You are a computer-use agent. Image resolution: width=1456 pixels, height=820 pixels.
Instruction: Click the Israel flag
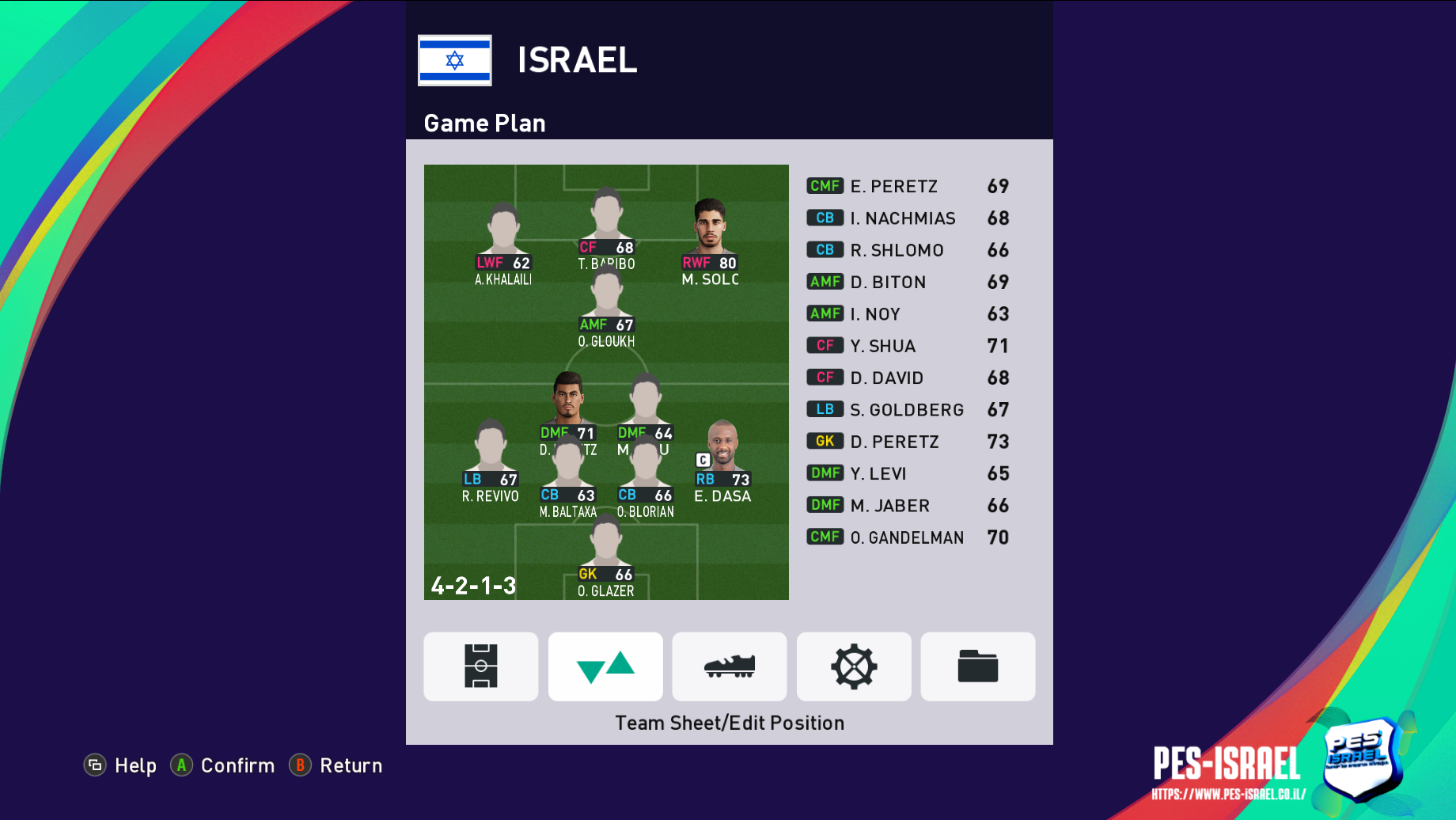455,60
